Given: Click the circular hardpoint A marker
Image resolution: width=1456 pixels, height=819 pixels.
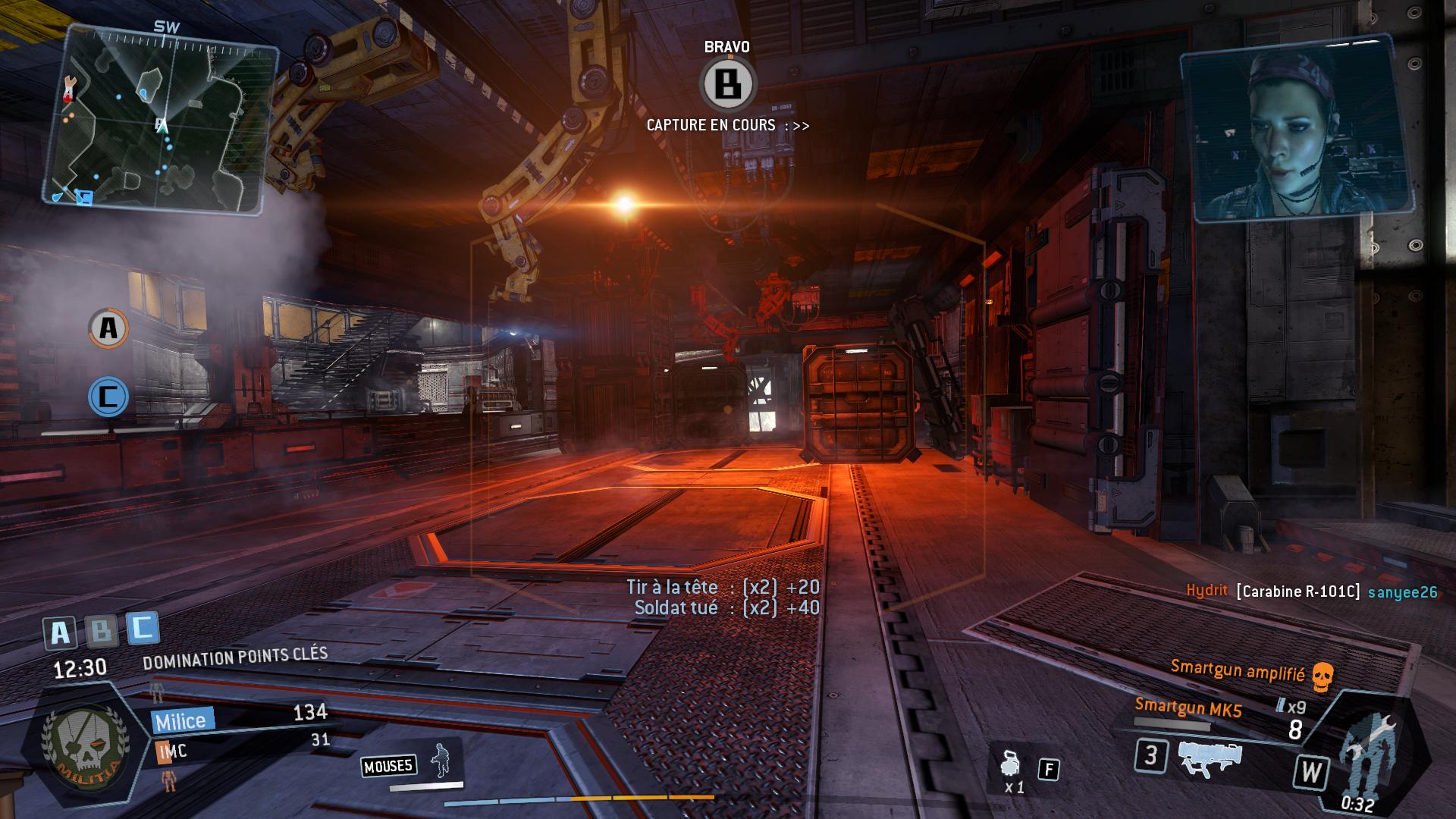Looking at the screenshot, I should (x=108, y=328).
